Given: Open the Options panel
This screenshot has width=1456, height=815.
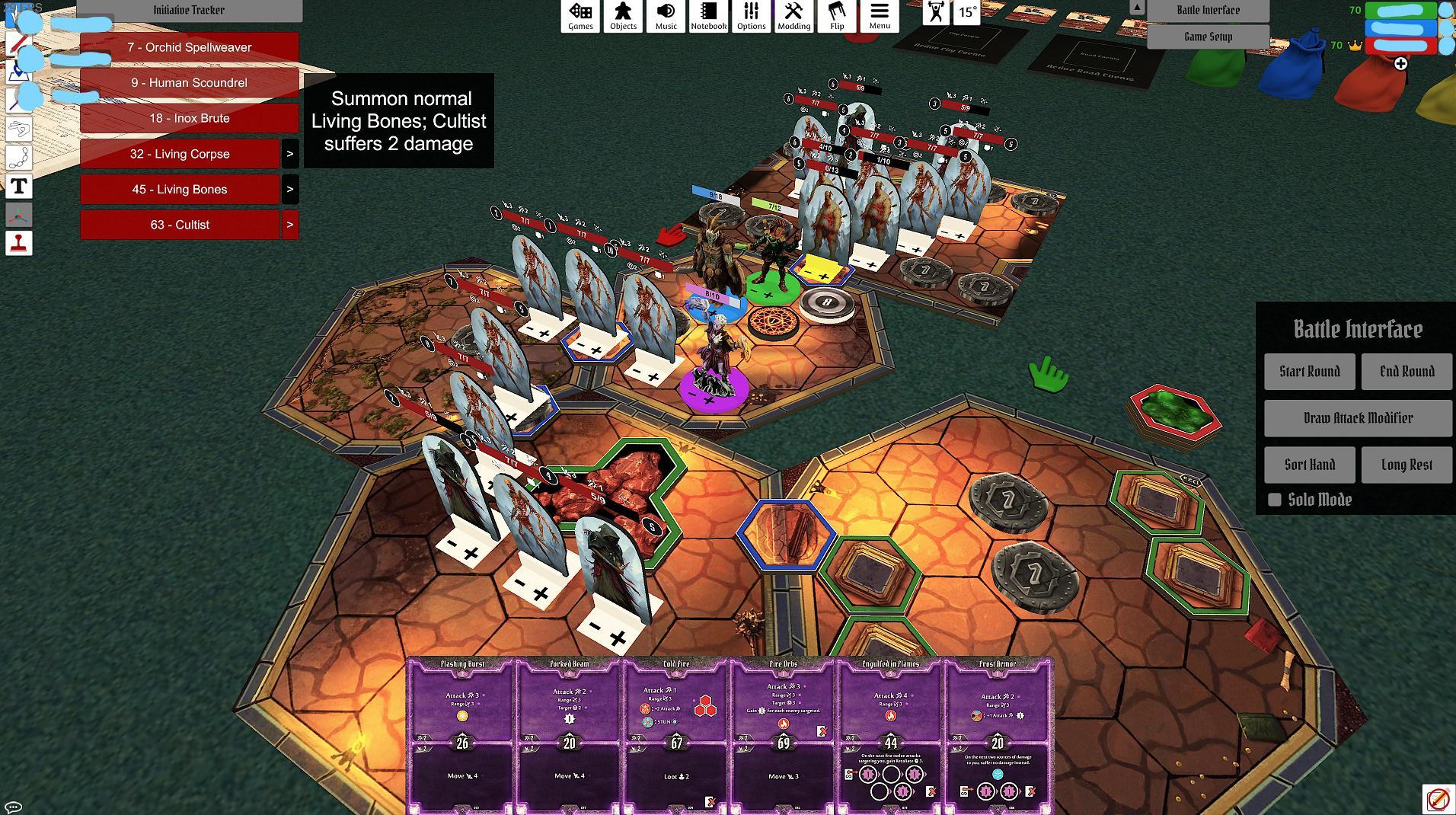Looking at the screenshot, I should click(x=751, y=17).
